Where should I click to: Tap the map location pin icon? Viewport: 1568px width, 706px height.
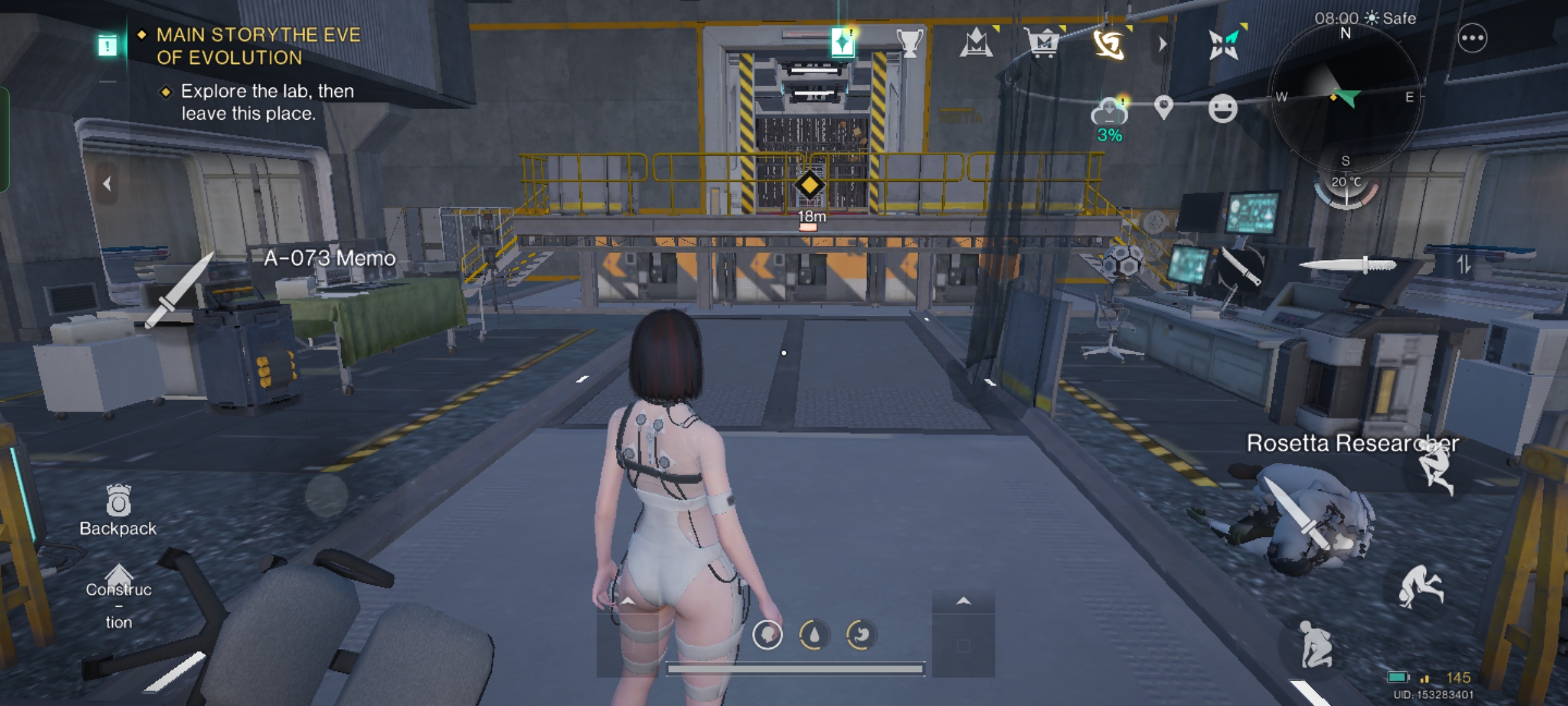(x=1164, y=108)
